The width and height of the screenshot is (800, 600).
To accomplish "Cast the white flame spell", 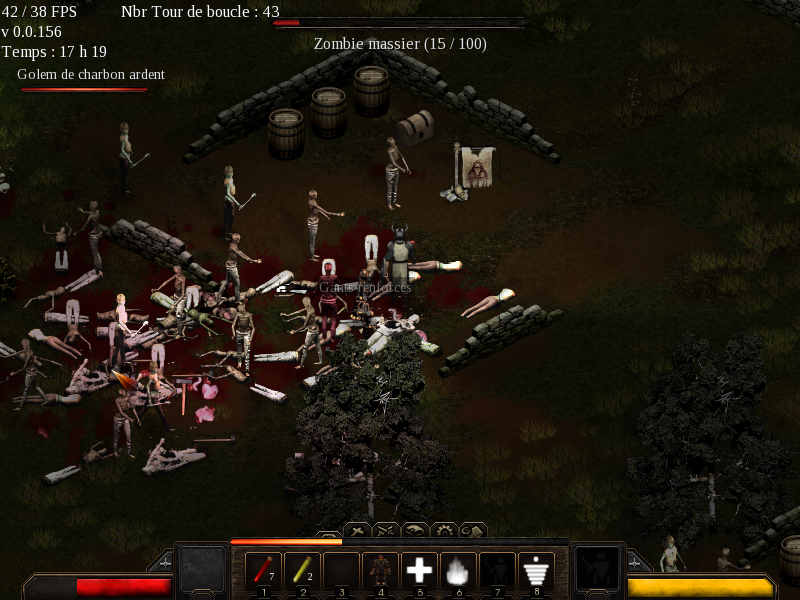I will pos(458,571).
